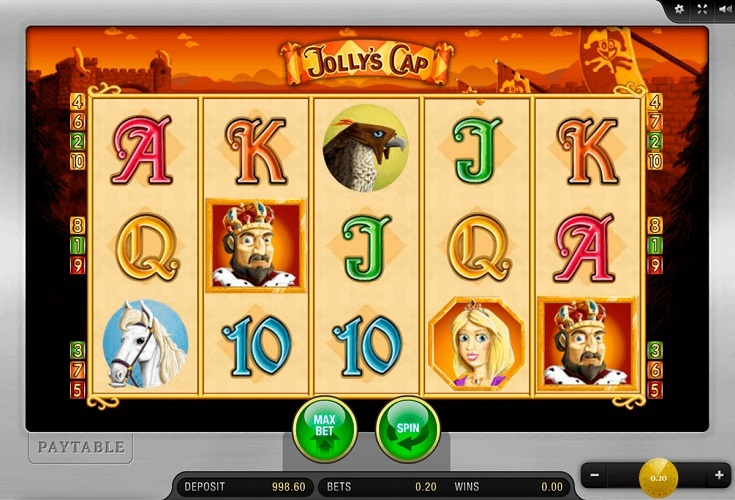The width and height of the screenshot is (735, 500).
Task: Open the Paytable
Action: (x=81, y=447)
